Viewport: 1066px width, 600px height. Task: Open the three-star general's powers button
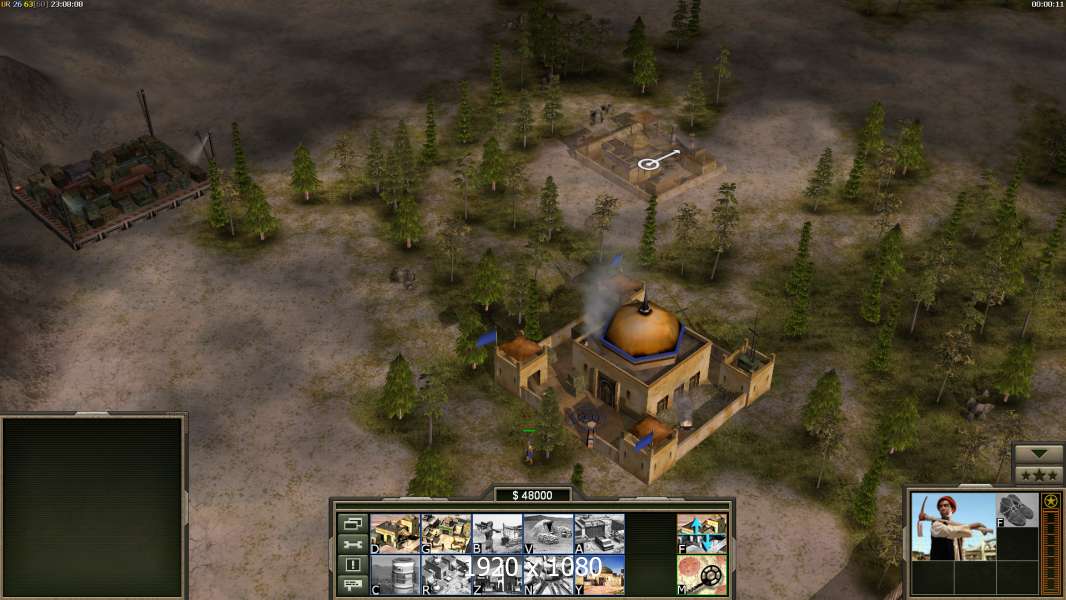pyautogui.click(x=1039, y=474)
